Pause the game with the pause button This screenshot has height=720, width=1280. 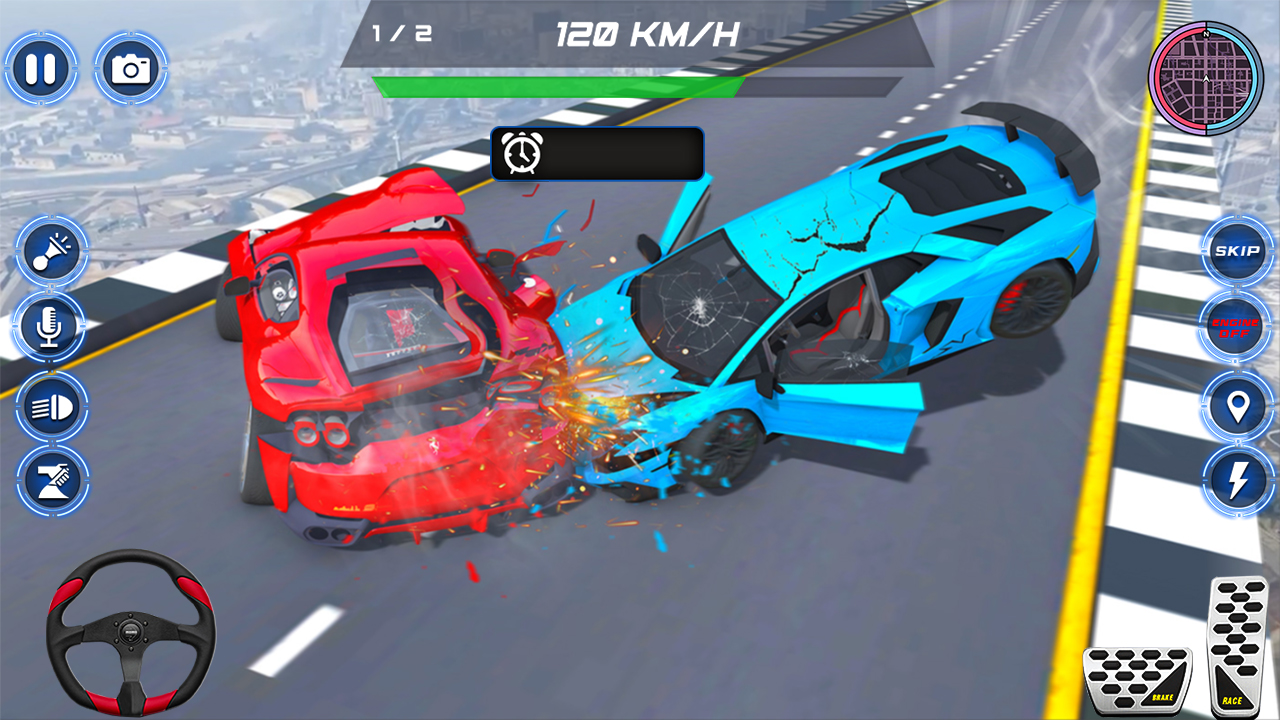coord(40,65)
